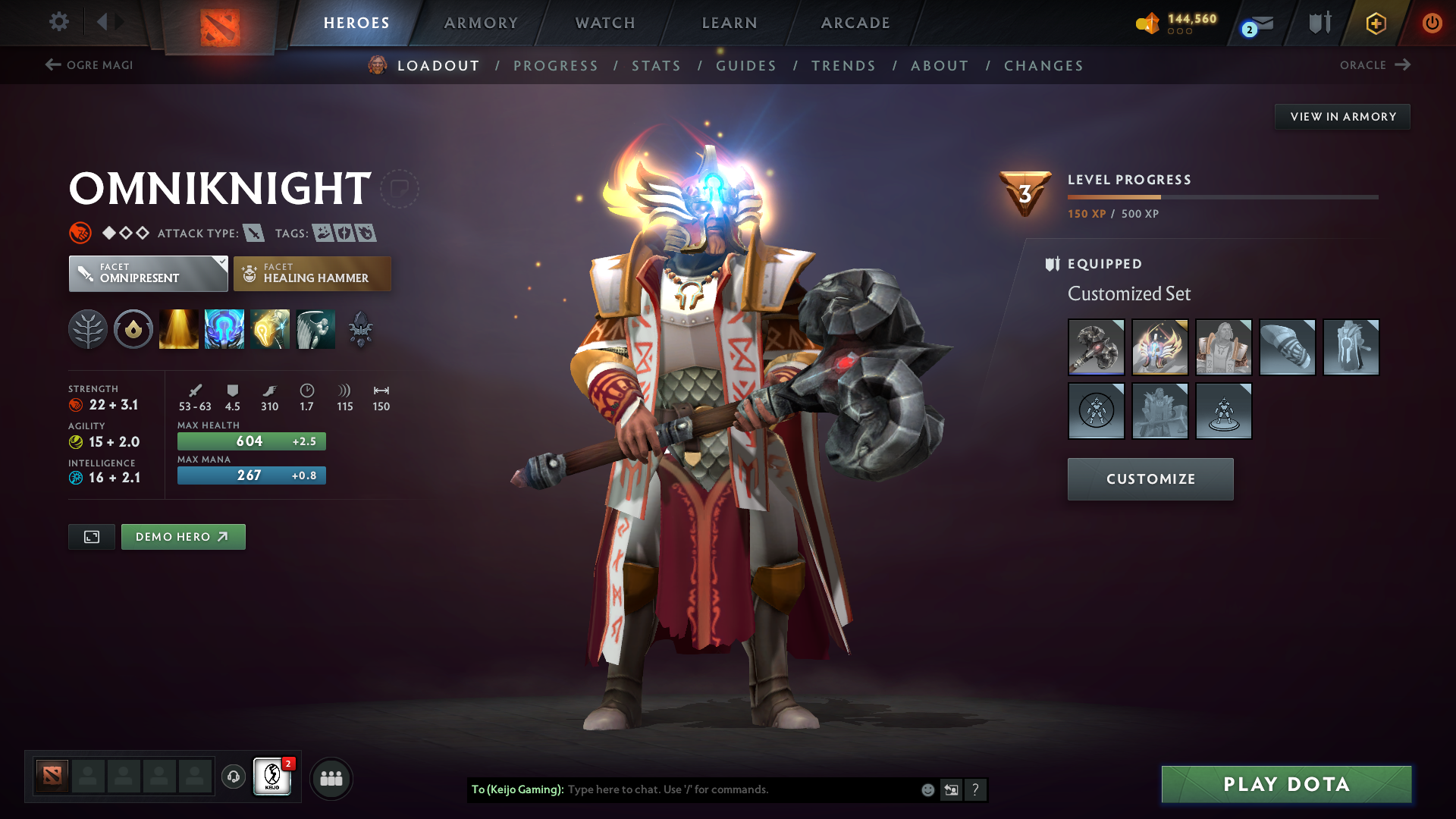This screenshot has width=1456, height=819.
Task: Switch to the Healing Hammer facet
Action: (312, 273)
